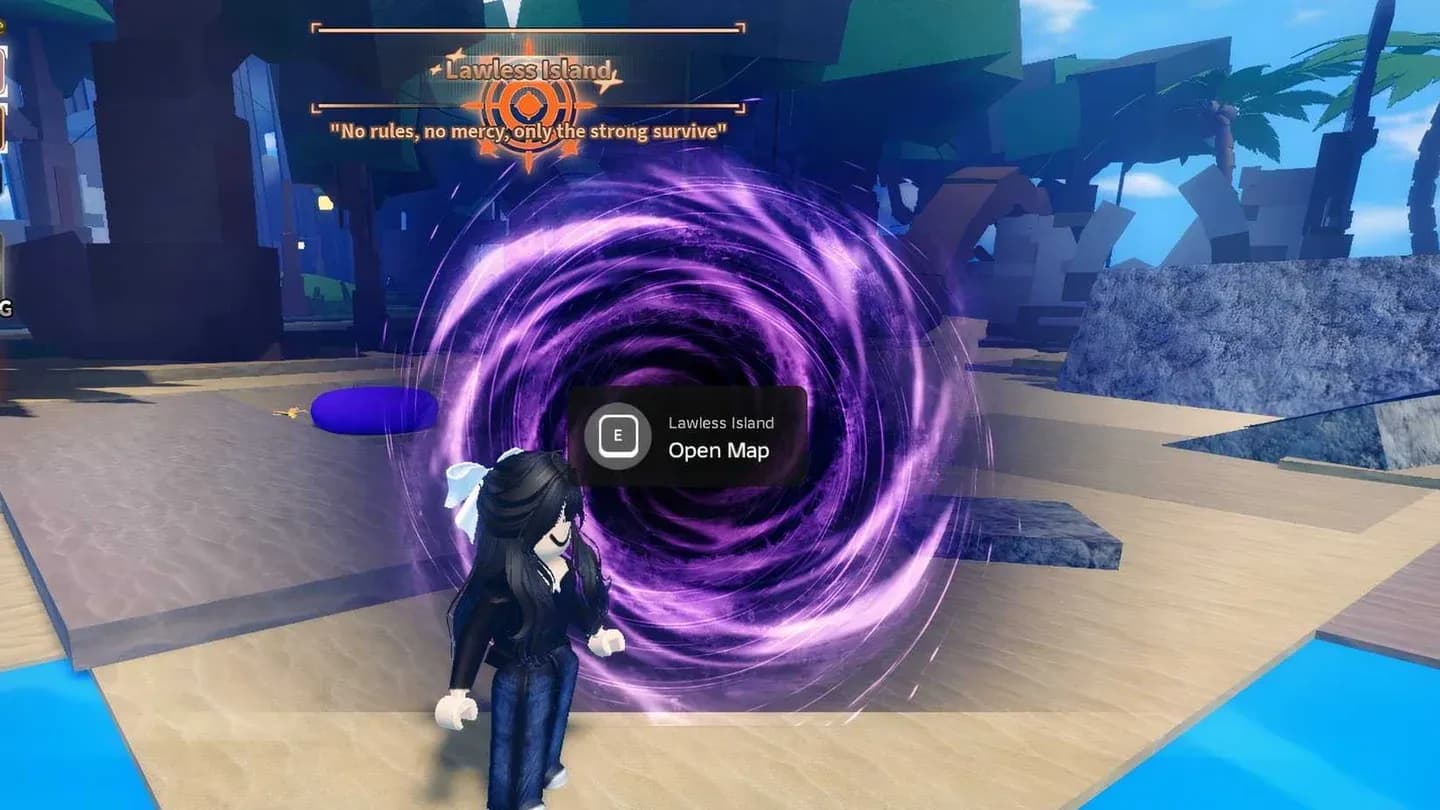The image size is (1440, 810).
Task: Click the Lawless Island label inside the dark prompt box
Action: [x=720, y=422]
